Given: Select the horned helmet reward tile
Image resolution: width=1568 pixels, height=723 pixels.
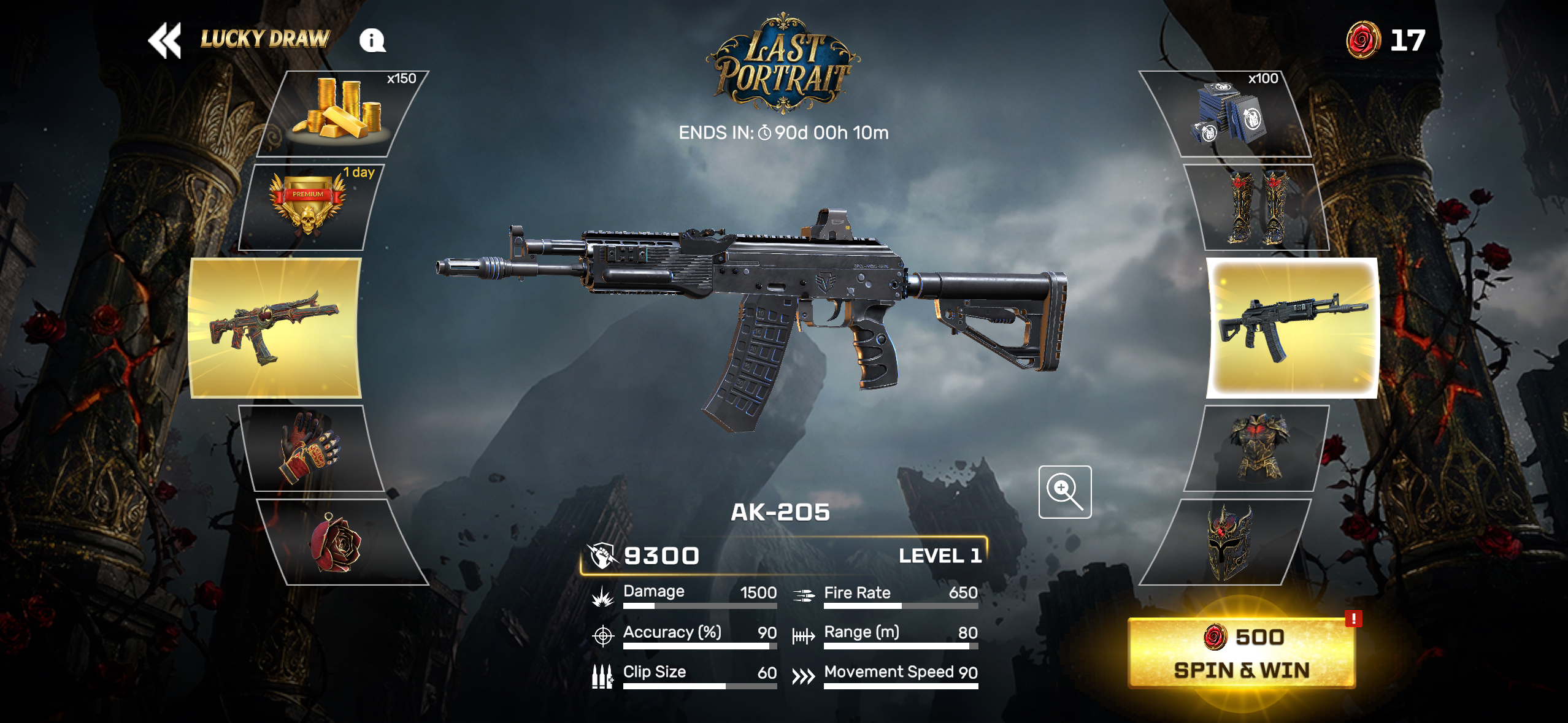Looking at the screenshot, I should coord(1227,542).
